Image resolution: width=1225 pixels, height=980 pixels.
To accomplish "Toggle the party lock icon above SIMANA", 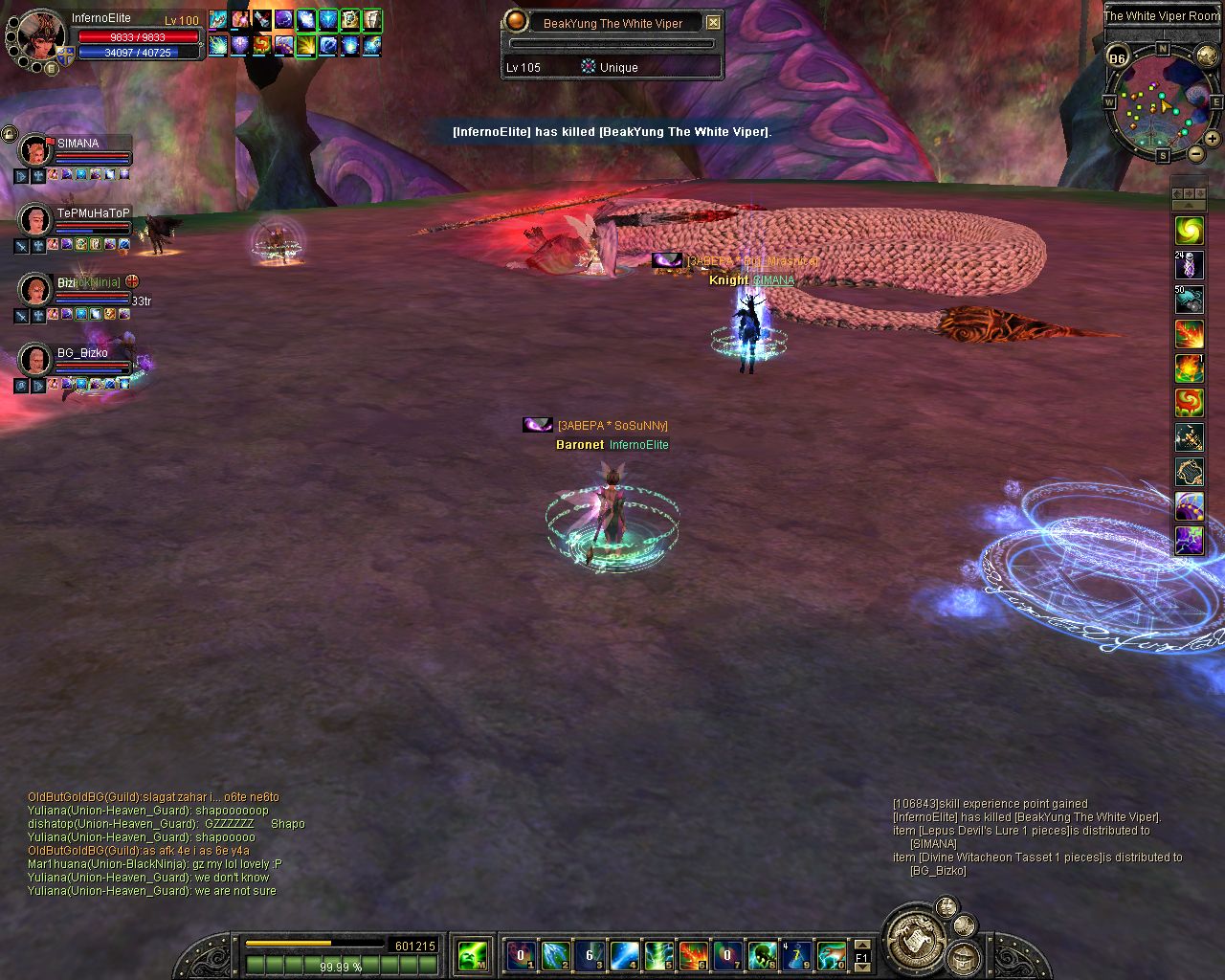I will (x=9, y=132).
